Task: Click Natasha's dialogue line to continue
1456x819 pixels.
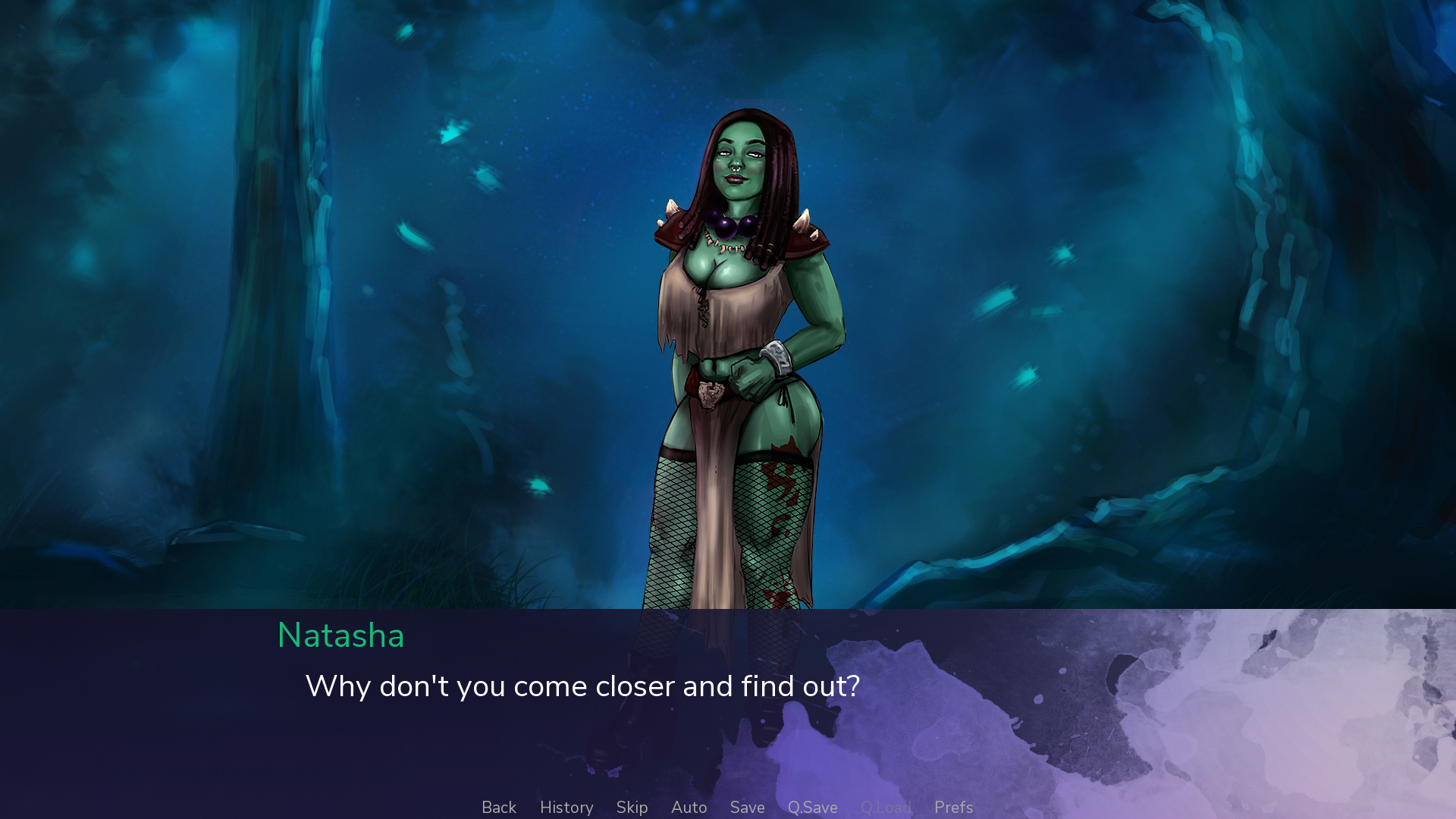Action: click(x=582, y=686)
